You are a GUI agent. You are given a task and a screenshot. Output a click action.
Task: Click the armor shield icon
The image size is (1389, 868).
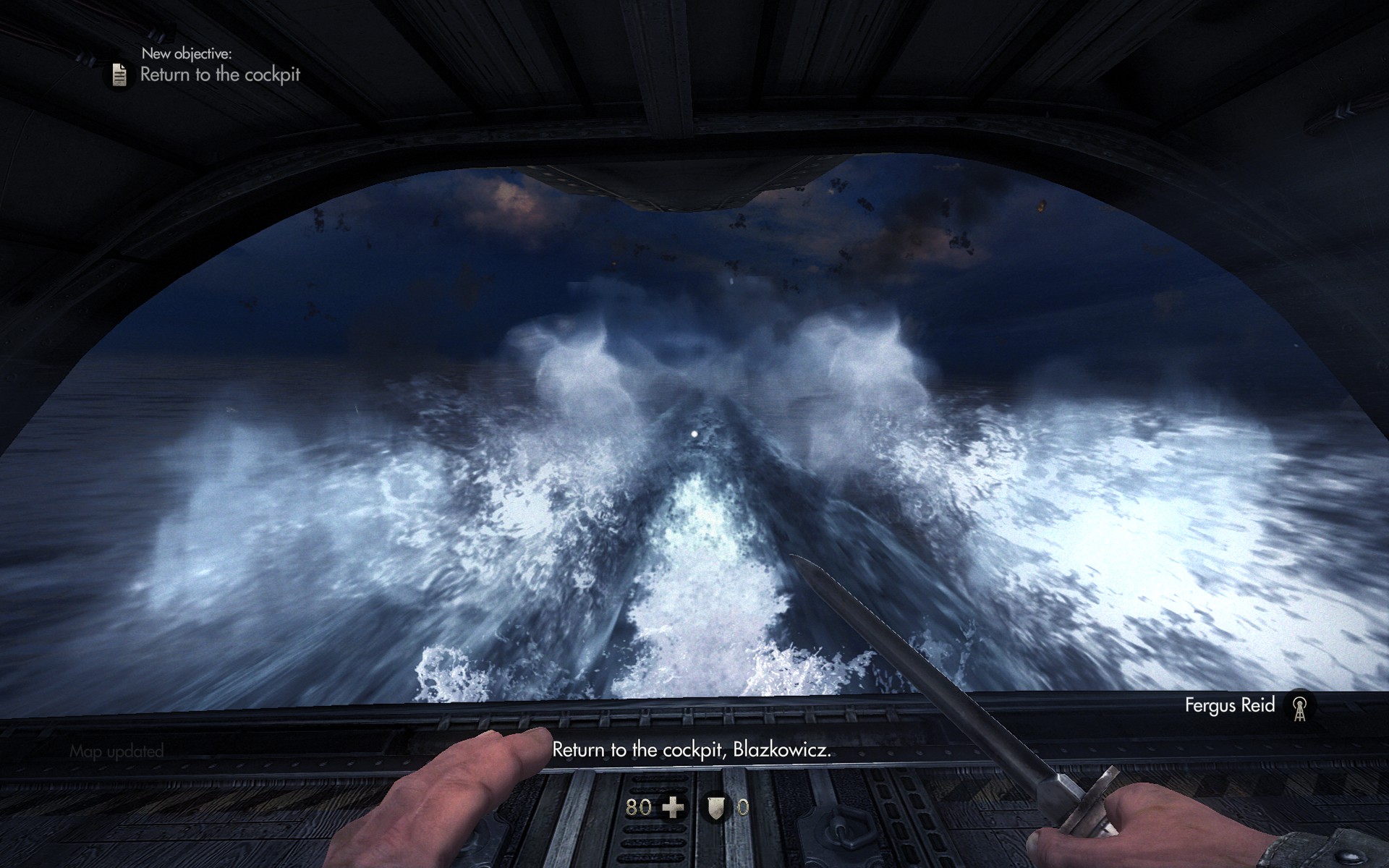(x=715, y=807)
